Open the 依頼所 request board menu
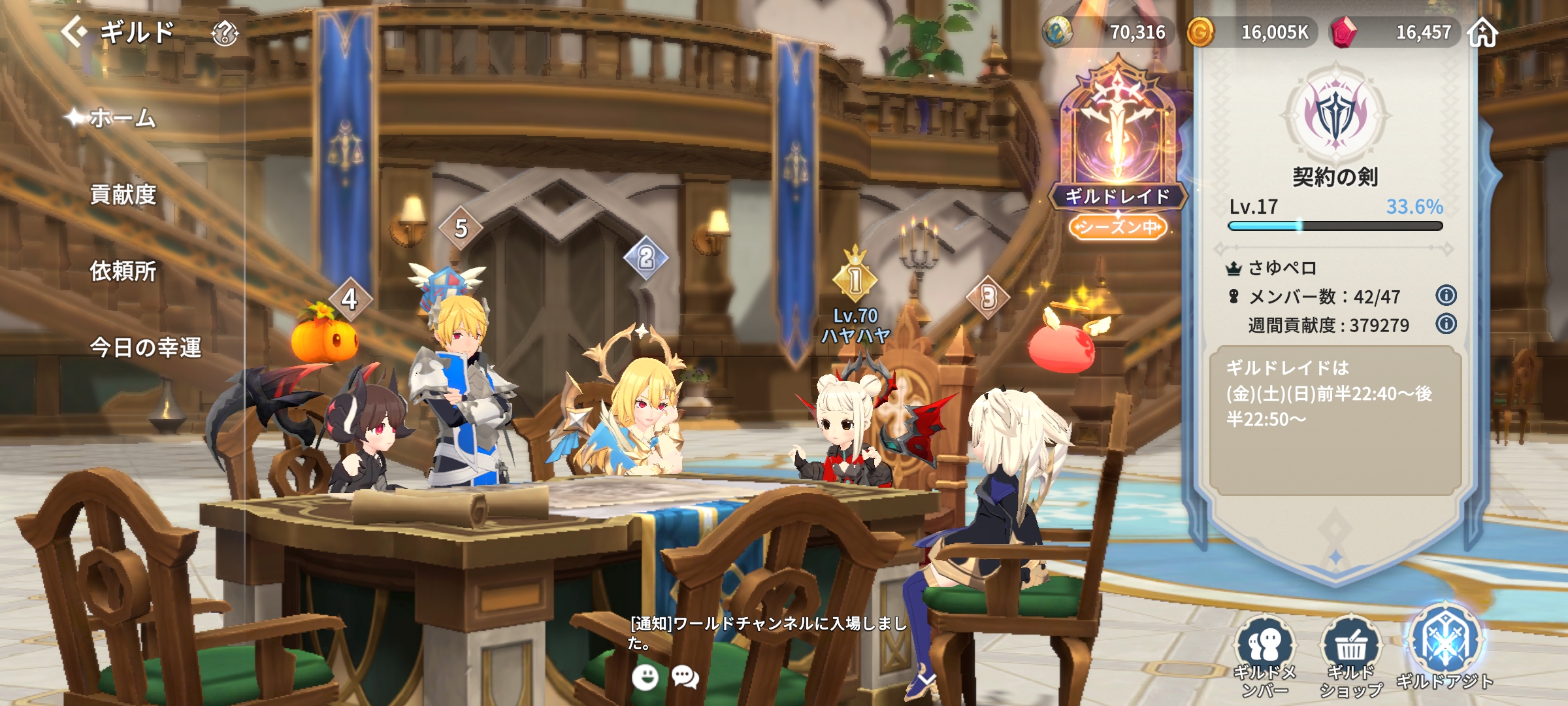The image size is (1568, 706). (123, 271)
